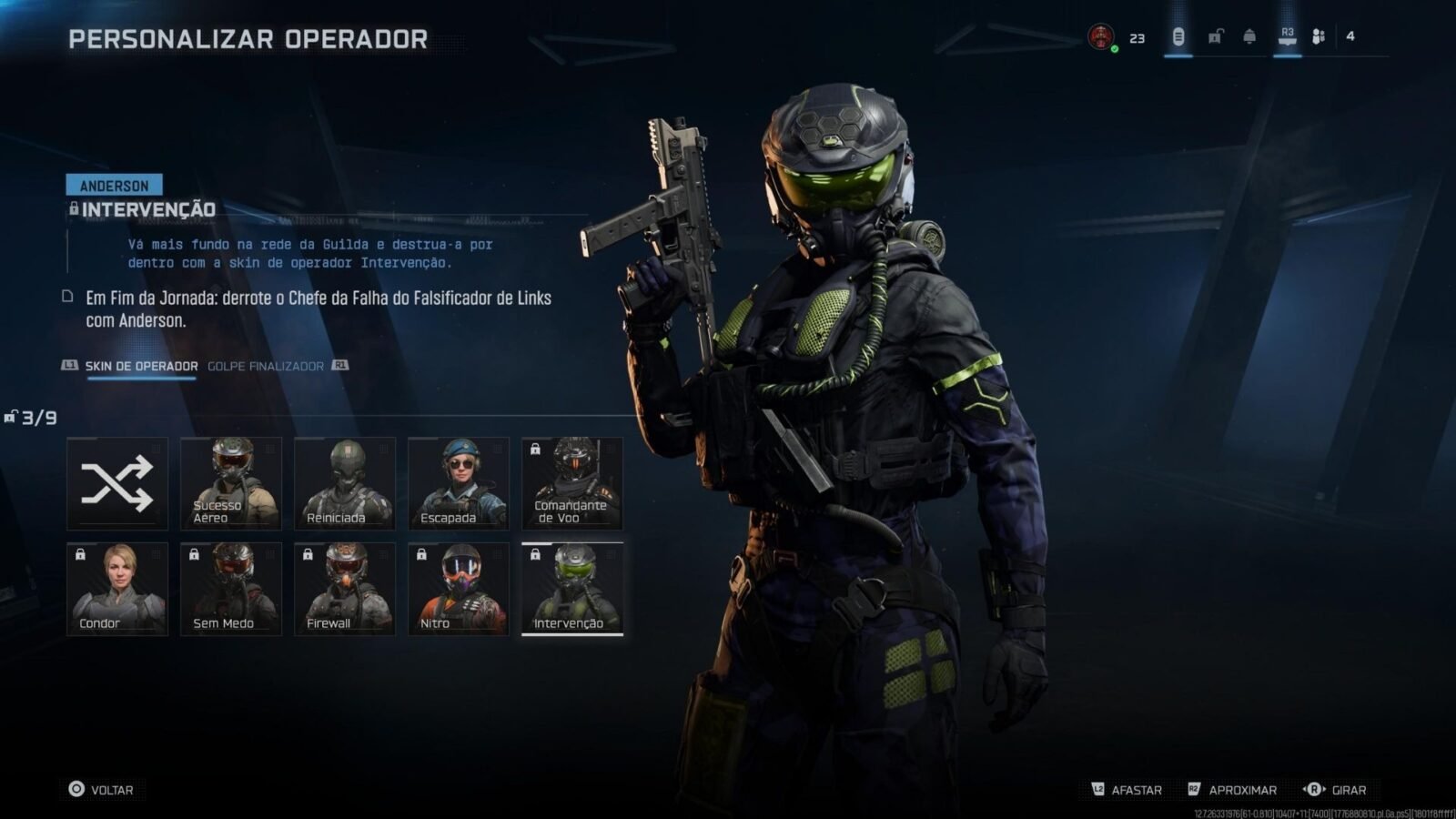The height and width of the screenshot is (819, 1456).
Task: Select the locked Comandante de Voo skin
Action: click(572, 483)
